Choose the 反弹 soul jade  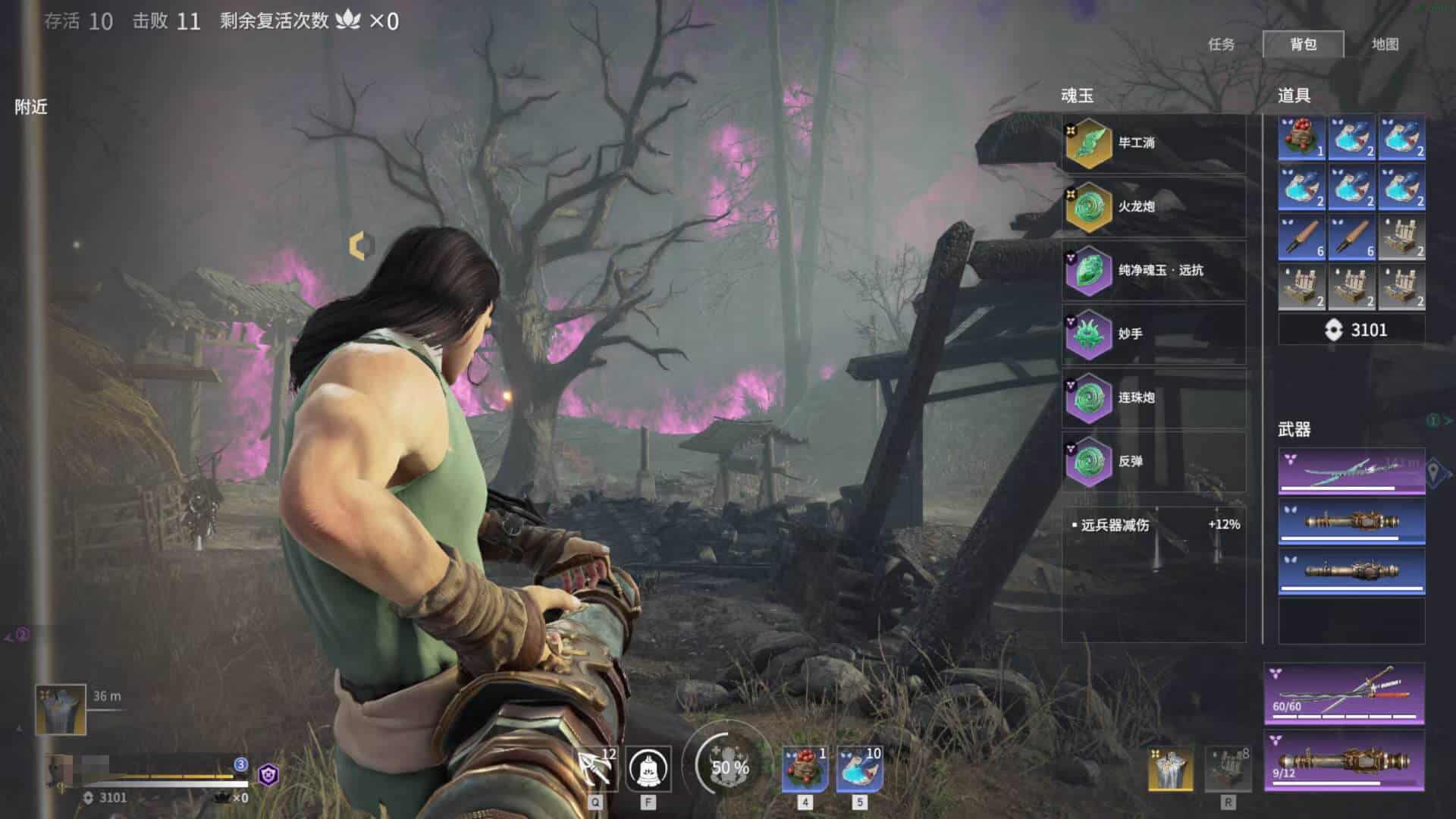coord(1153,461)
